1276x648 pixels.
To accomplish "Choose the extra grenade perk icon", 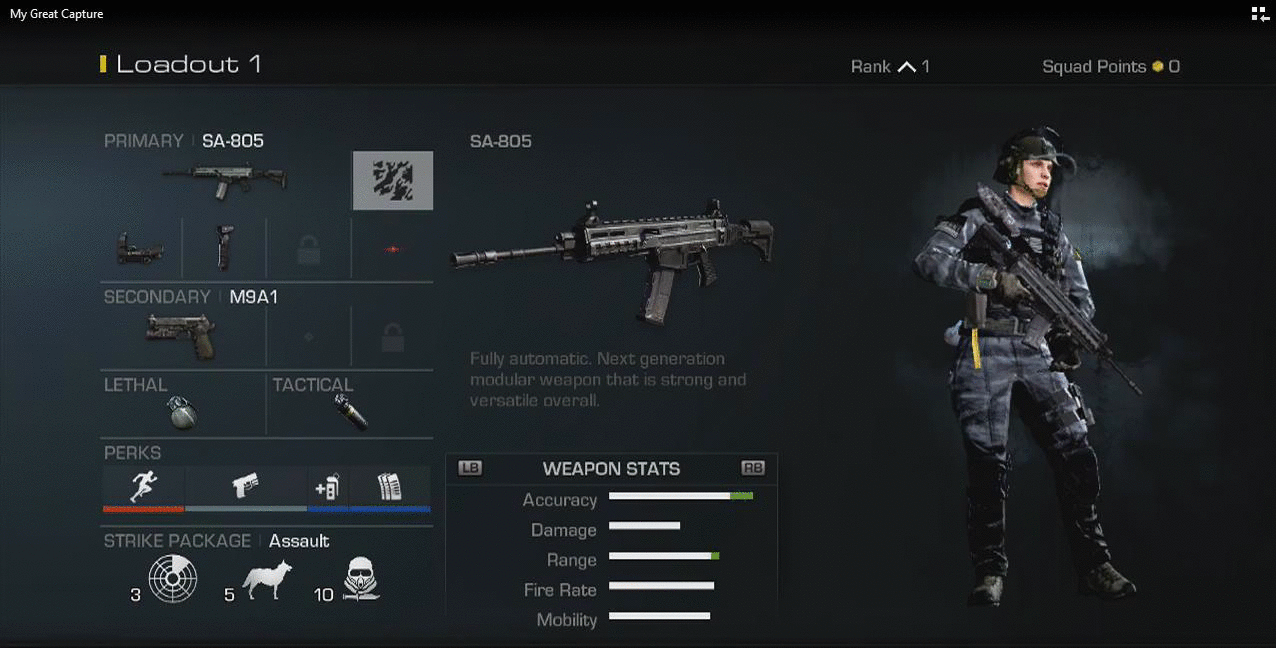I will click(327, 487).
